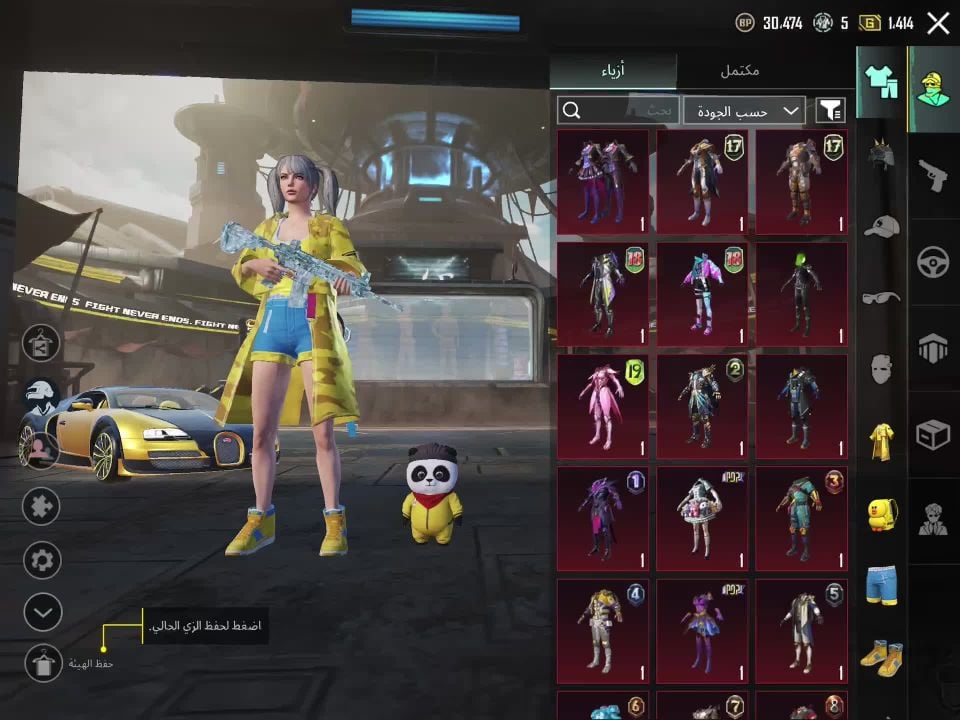Open the حسب الجودة sort dropdown
Image resolution: width=960 pixels, height=720 pixels.
click(x=746, y=110)
